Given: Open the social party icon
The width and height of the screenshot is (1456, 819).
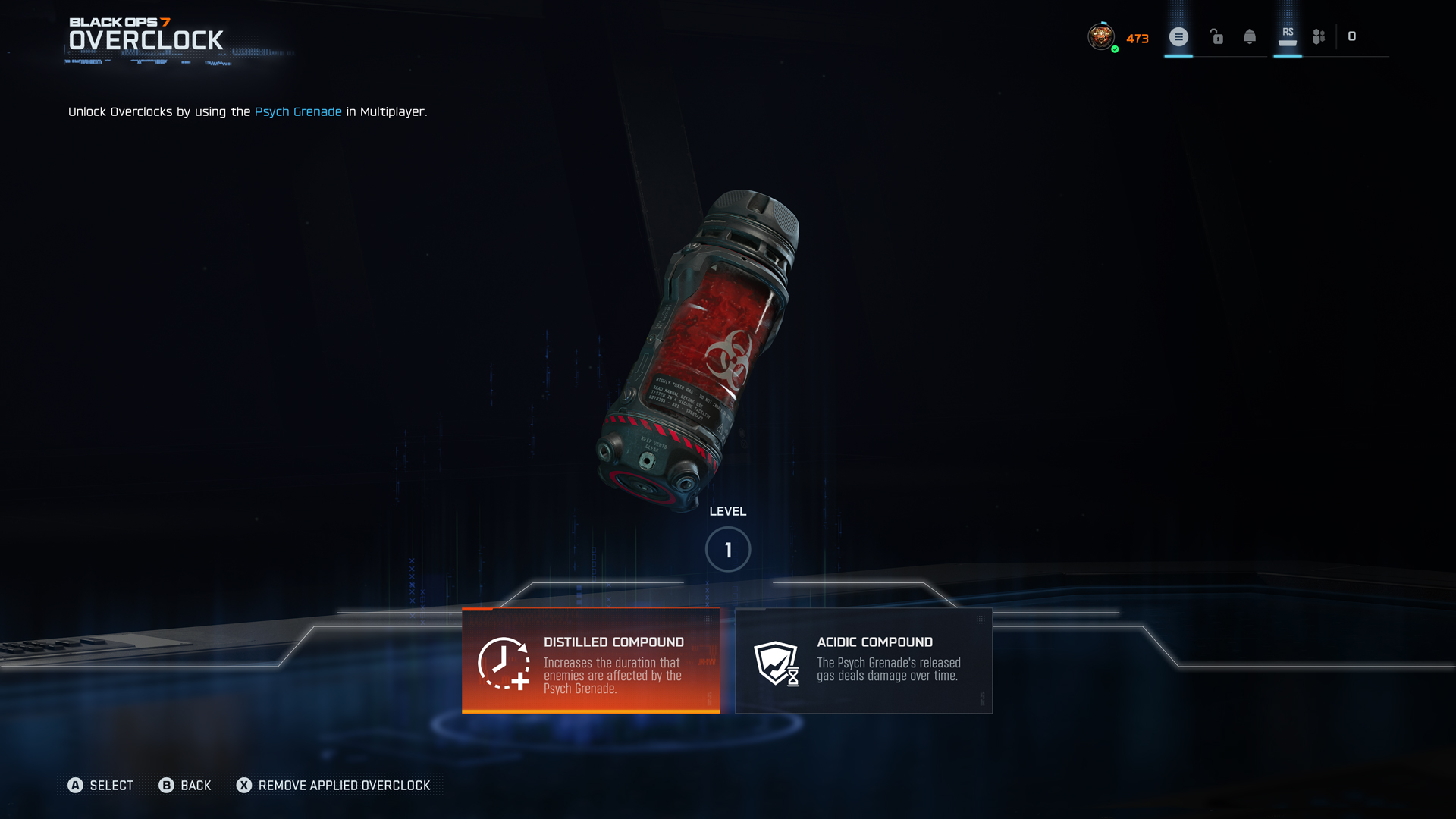Looking at the screenshot, I should [x=1319, y=36].
